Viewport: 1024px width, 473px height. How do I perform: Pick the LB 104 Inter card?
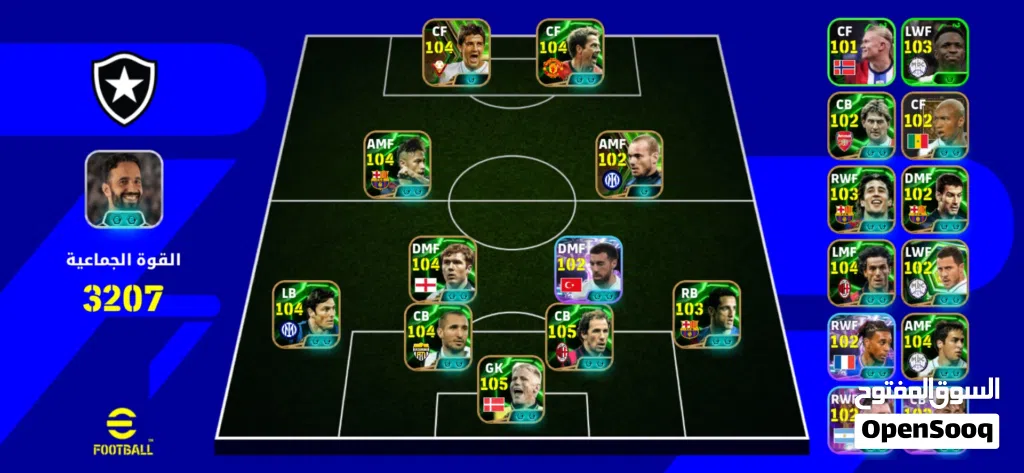pyautogui.click(x=307, y=314)
